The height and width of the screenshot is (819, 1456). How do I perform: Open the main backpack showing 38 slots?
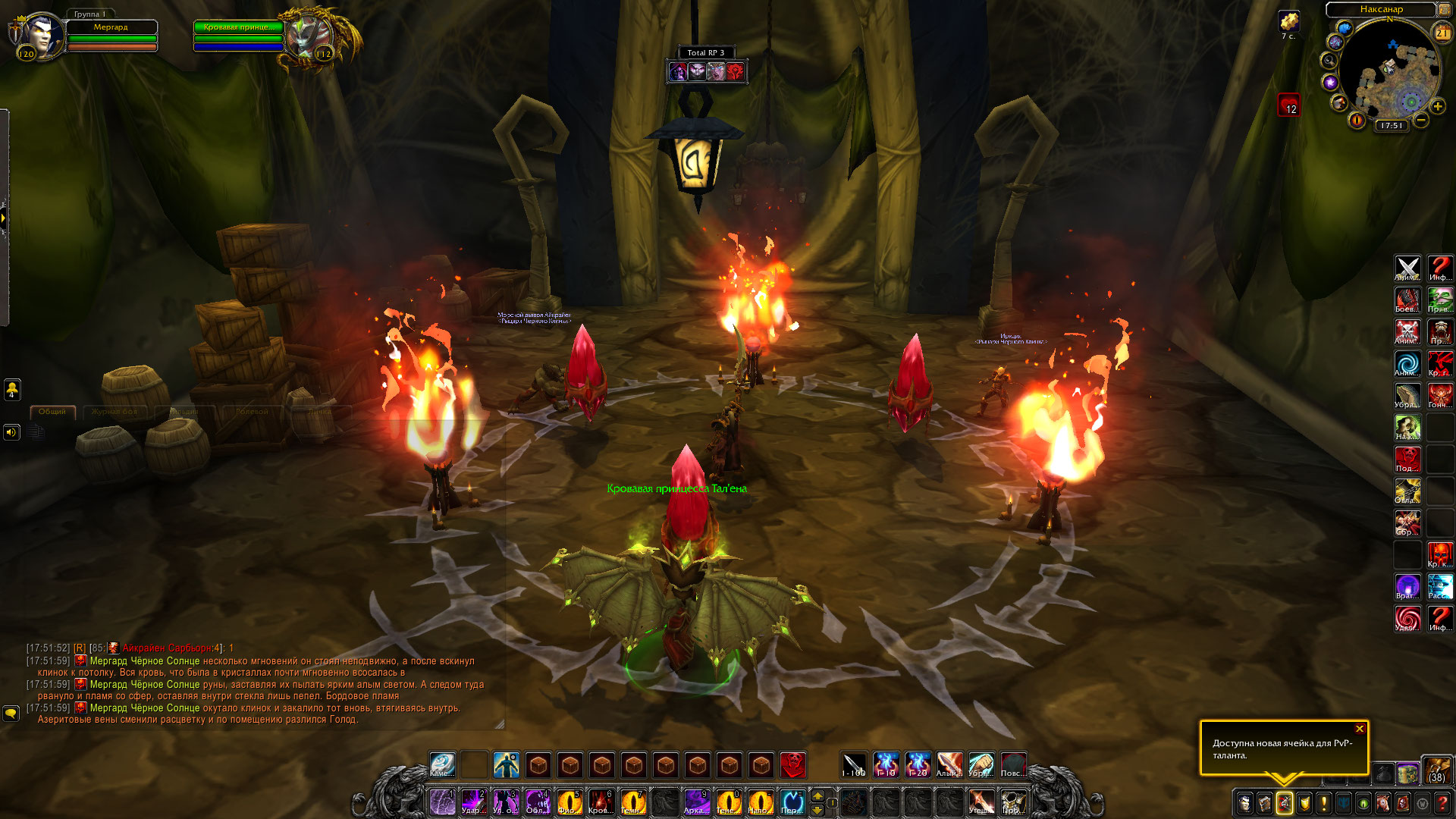click(1436, 770)
